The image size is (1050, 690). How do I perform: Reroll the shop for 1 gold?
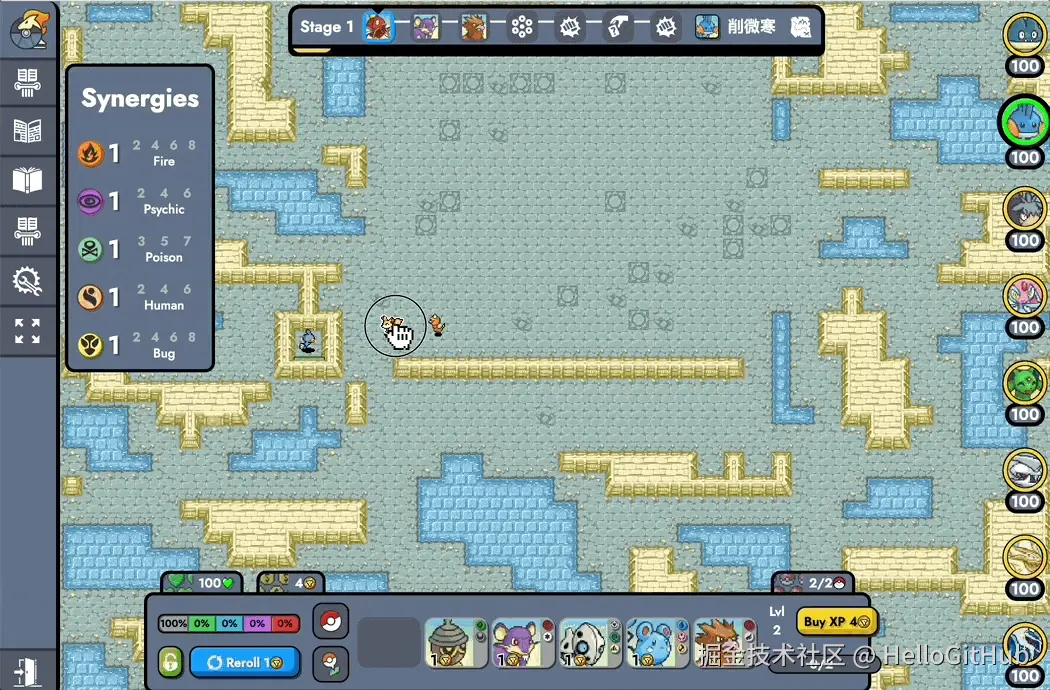click(236, 662)
